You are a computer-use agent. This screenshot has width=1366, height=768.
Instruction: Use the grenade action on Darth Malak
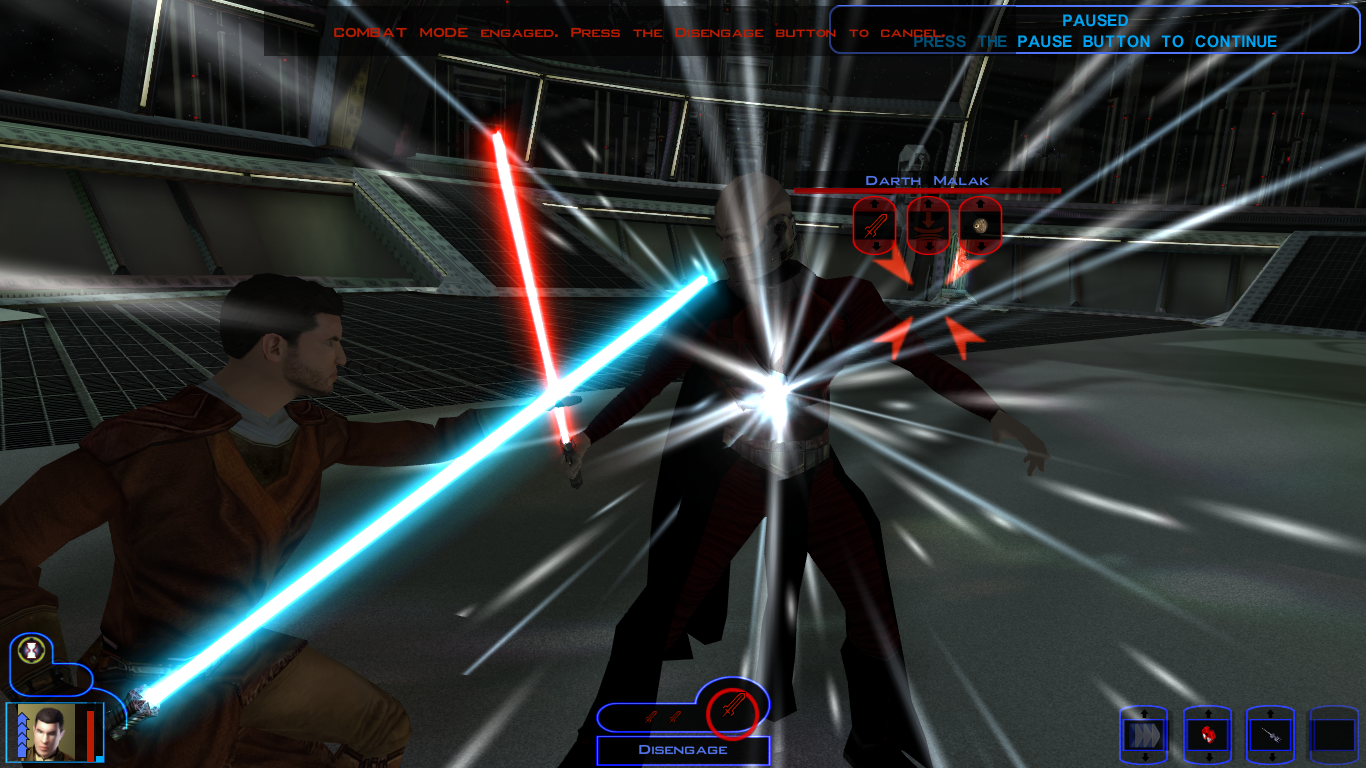[x=981, y=226]
